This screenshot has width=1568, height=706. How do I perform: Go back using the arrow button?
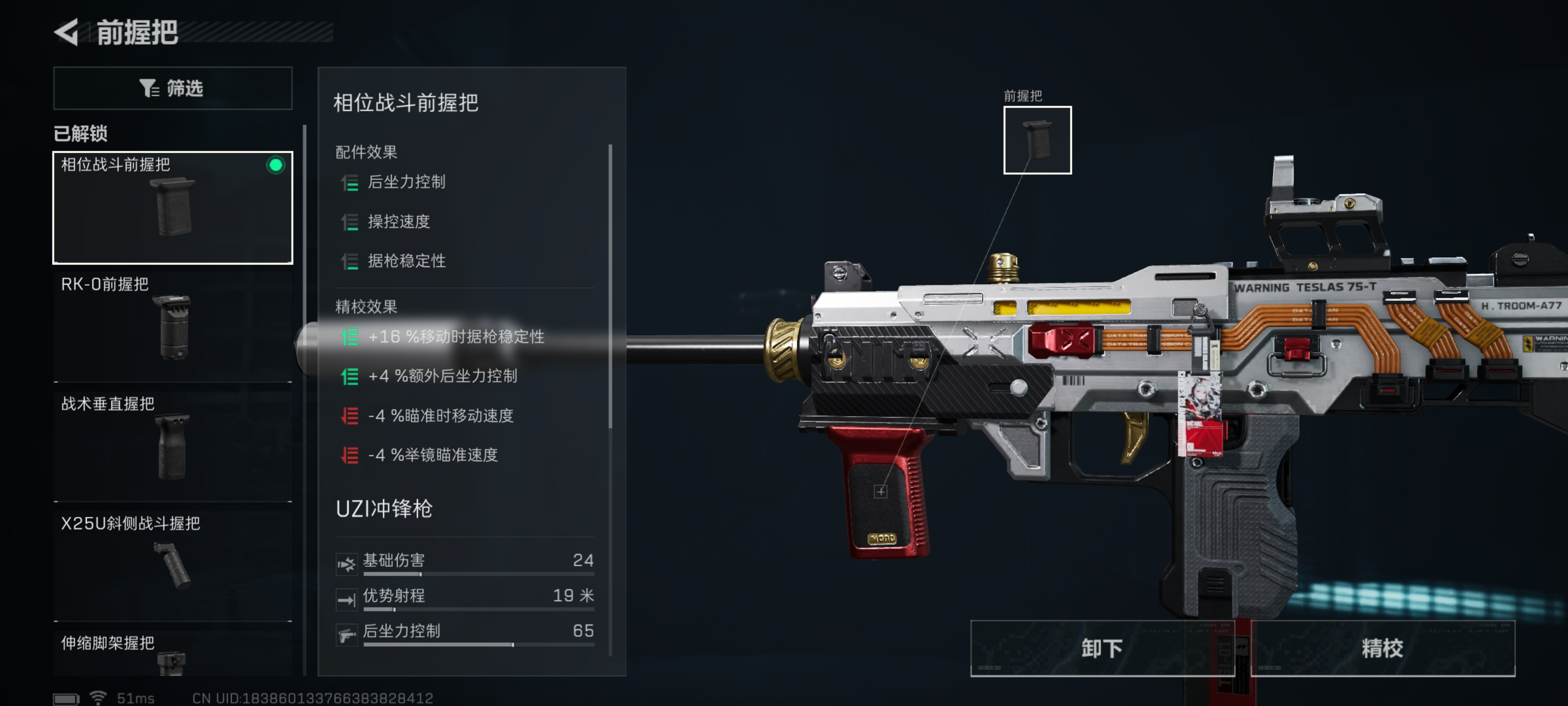click(67, 32)
